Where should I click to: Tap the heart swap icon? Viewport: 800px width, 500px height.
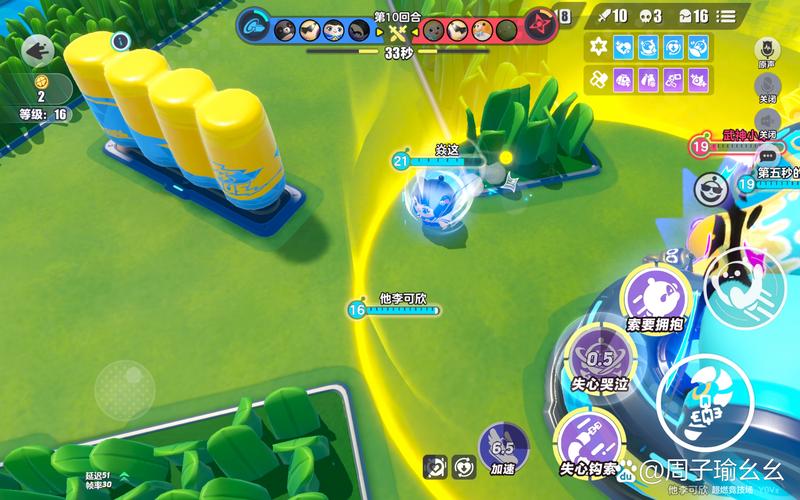(x=464, y=465)
